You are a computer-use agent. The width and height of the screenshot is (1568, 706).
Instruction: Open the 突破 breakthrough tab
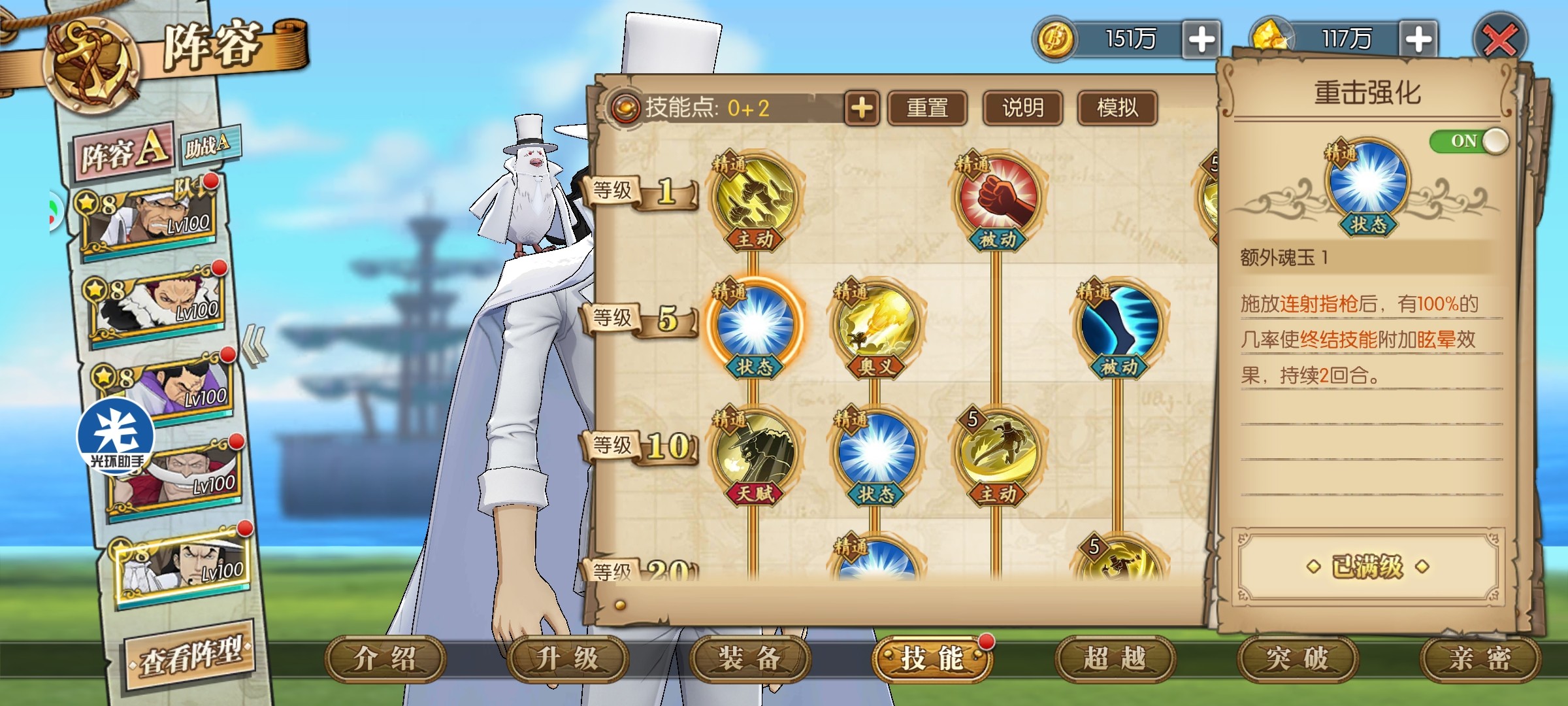[1298, 658]
